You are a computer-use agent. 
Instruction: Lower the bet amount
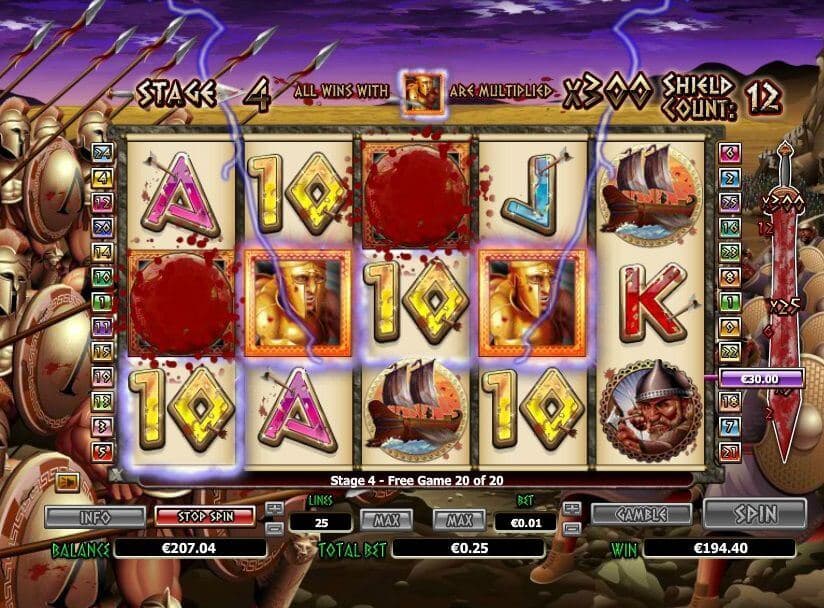pos(571,525)
